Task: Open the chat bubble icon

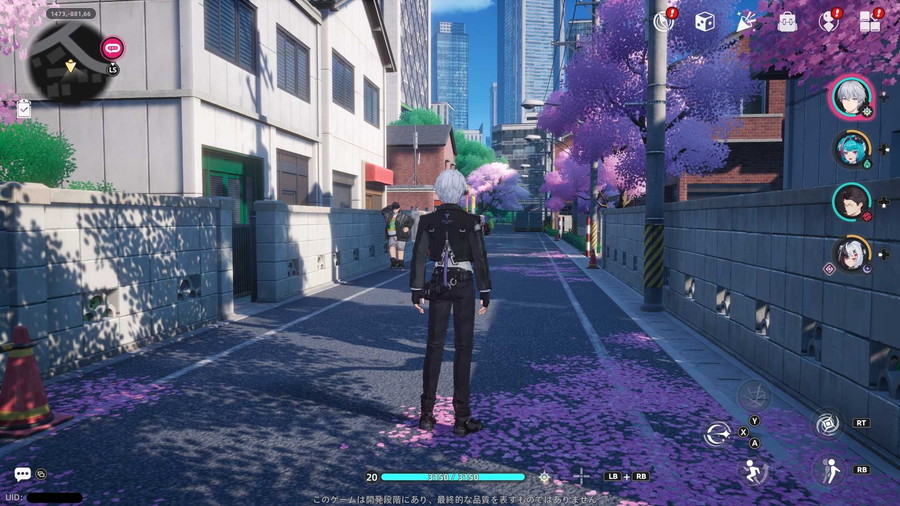Action: point(22,474)
